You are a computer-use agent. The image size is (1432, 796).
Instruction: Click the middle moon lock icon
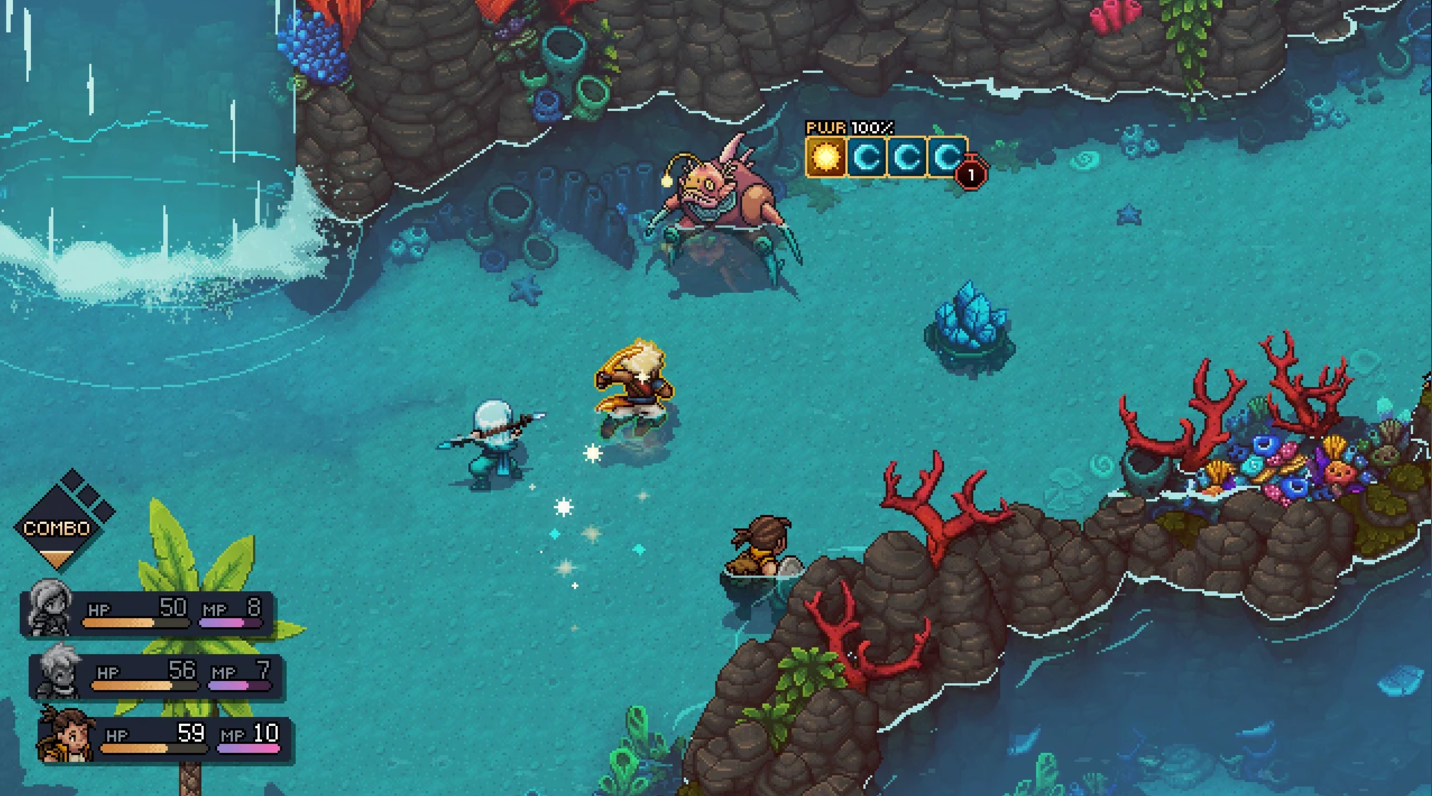pyautogui.click(x=906, y=158)
